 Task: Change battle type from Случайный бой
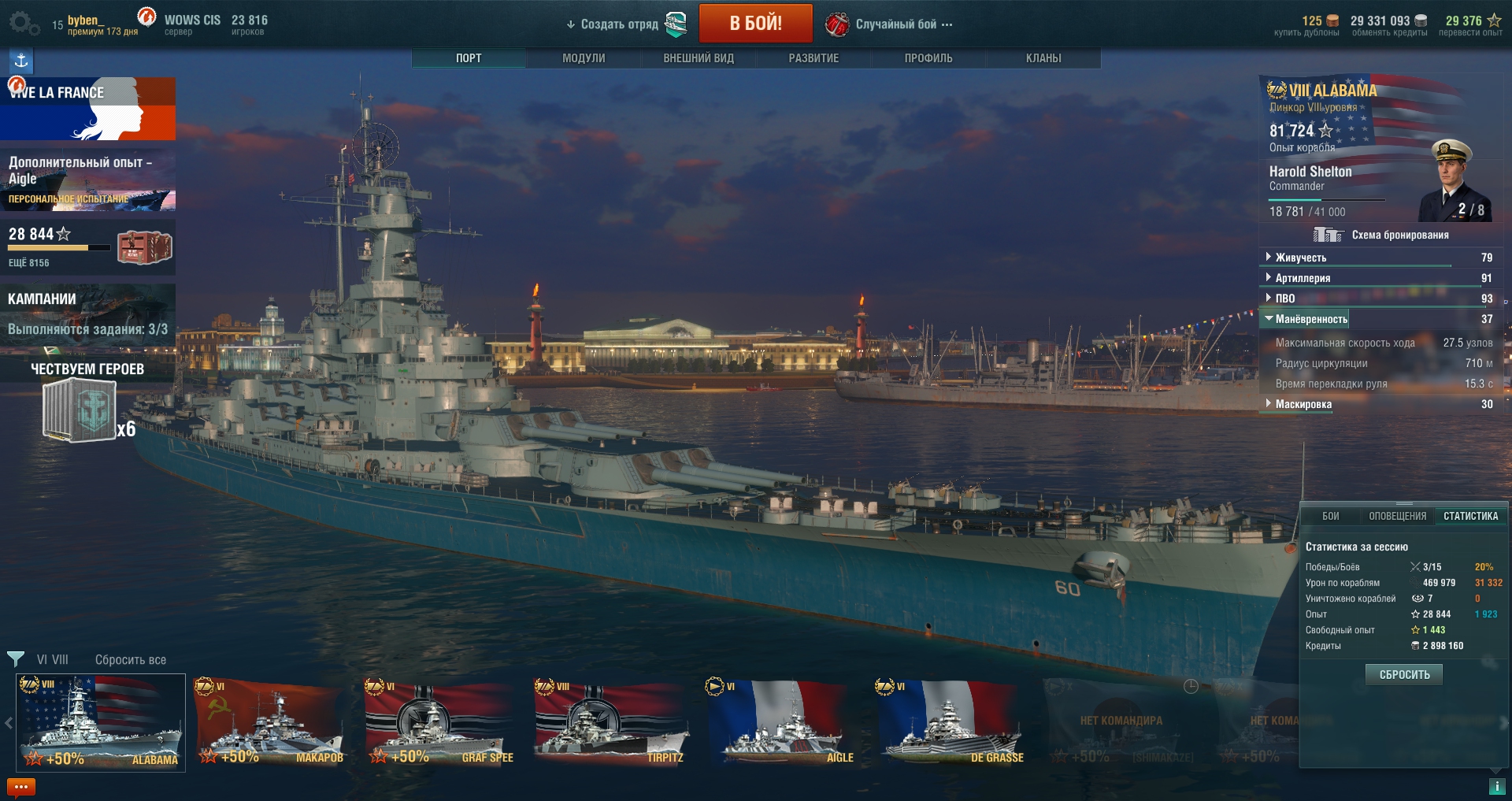(x=896, y=24)
